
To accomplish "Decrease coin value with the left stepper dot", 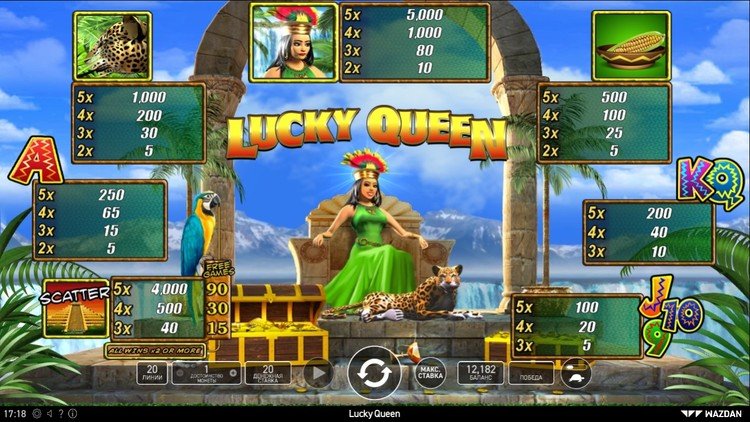I will (x=180, y=373).
